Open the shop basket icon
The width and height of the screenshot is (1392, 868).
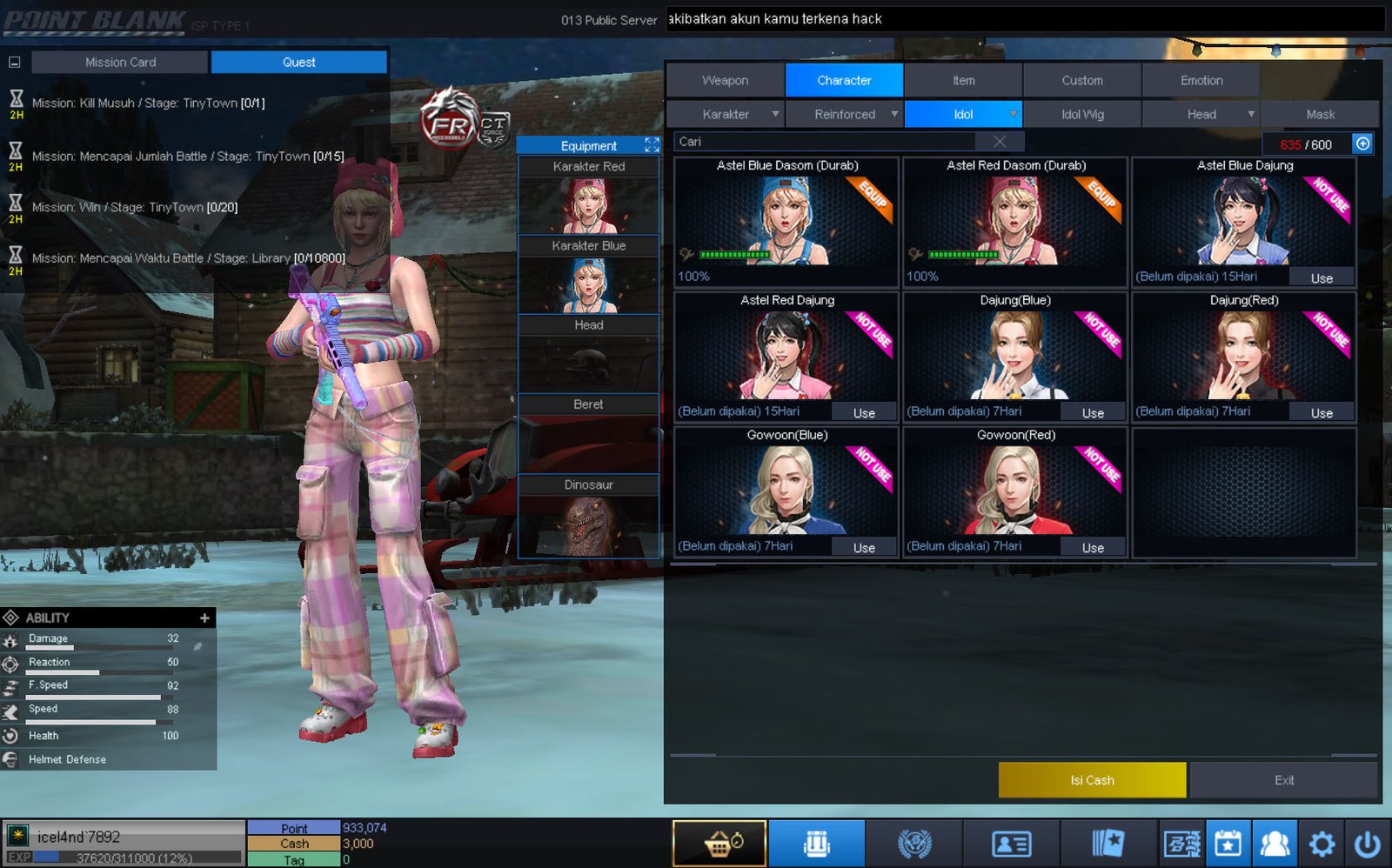(719, 844)
